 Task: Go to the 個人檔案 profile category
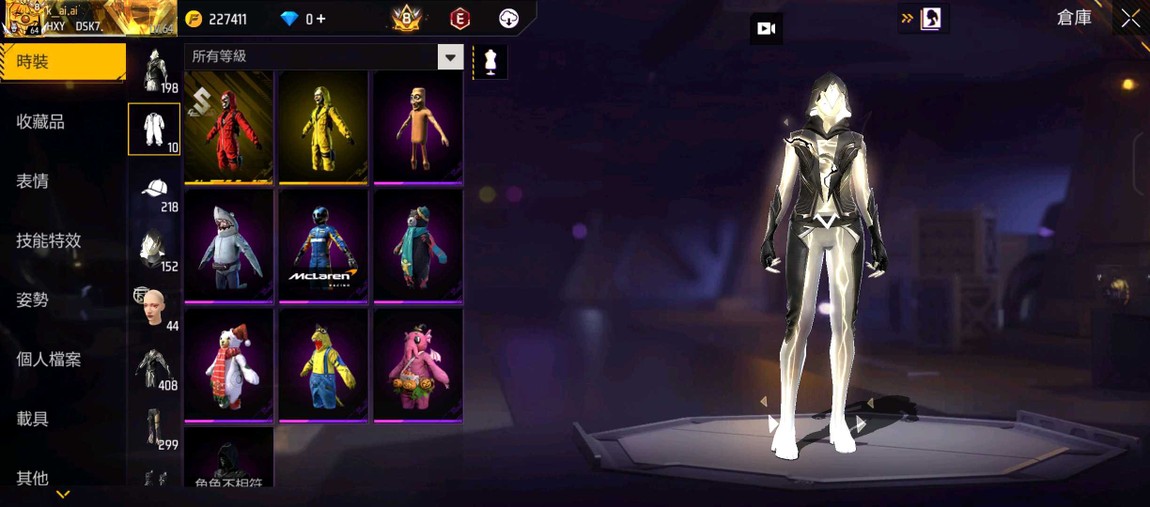49,359
